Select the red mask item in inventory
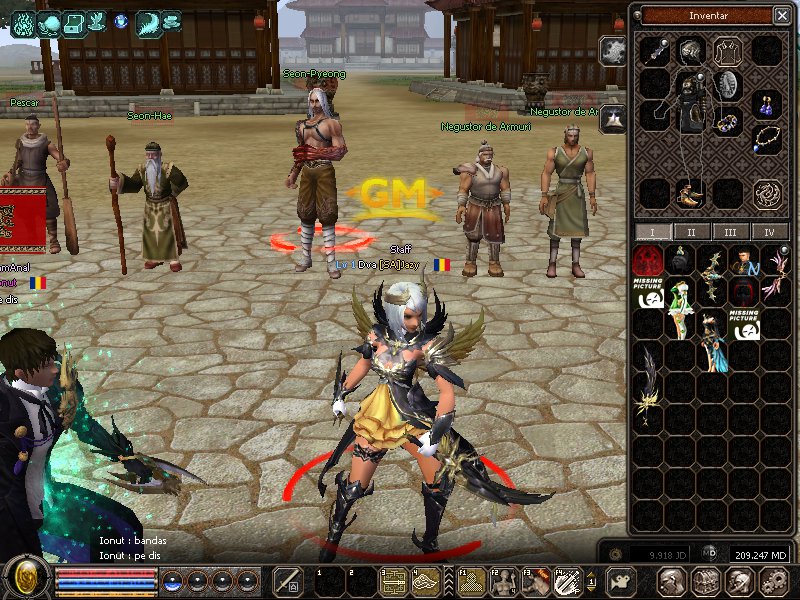The height and width of the screenshot is (600, 800). click(648, 261)
